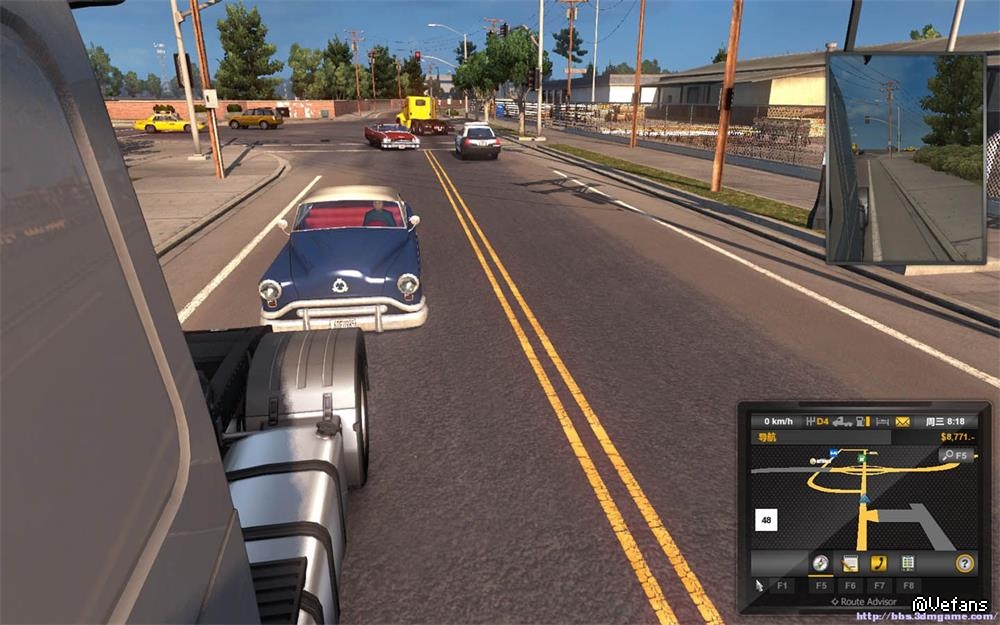The height and width of the screenshot is (625, 1000).
Task: Show the truck diagnostics checklist tab
Action: [x=908, y=563]
